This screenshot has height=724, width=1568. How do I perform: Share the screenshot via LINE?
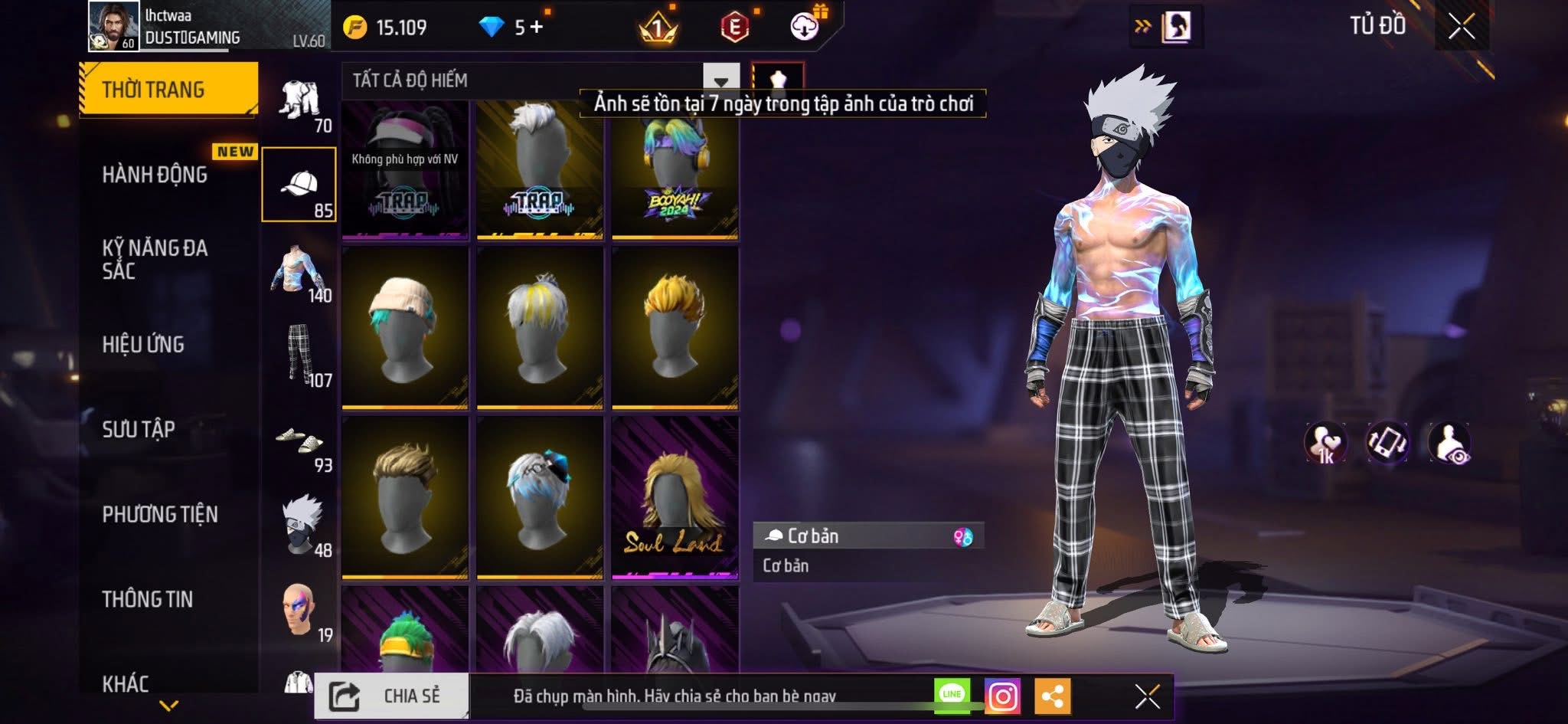(x=952, y=694)
